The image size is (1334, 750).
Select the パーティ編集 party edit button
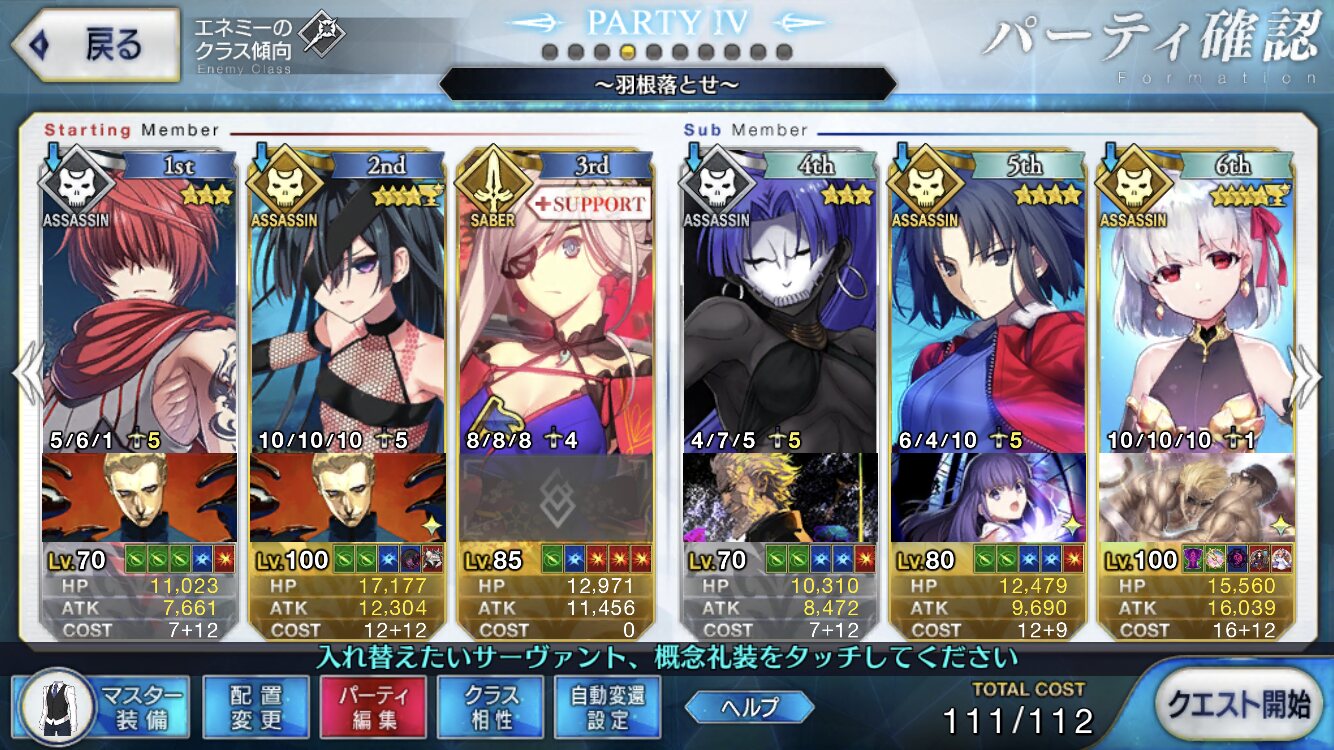[373, 706]
